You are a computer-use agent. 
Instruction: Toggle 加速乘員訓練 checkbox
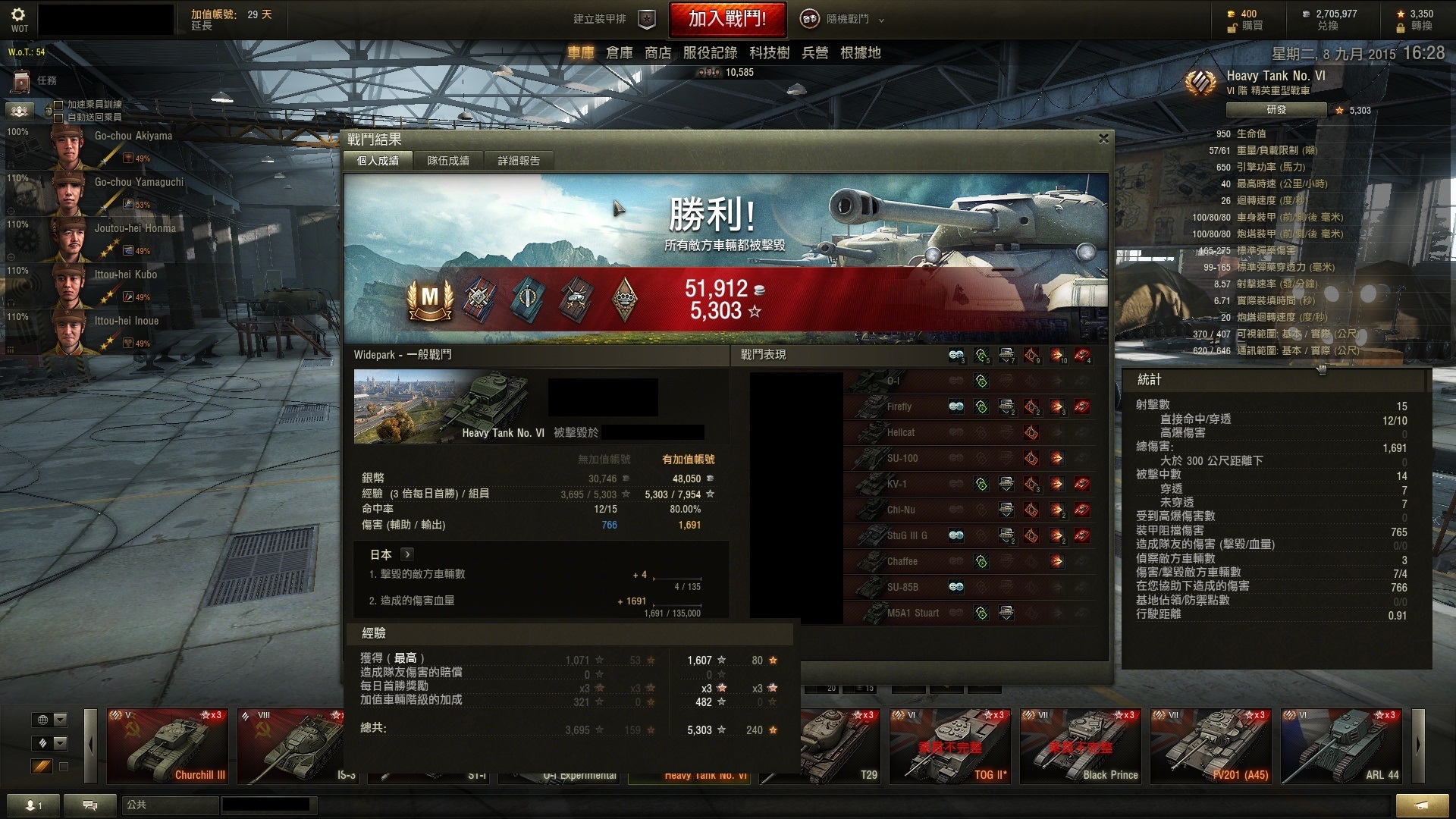pos(58,105)
